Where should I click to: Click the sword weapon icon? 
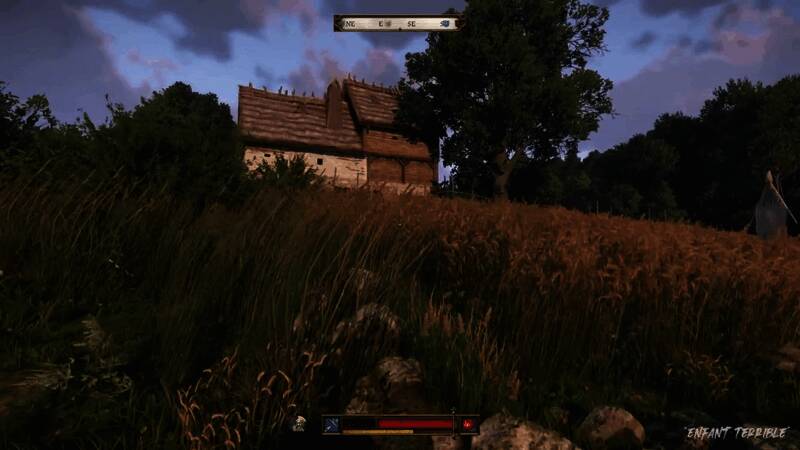click(331, 424)
